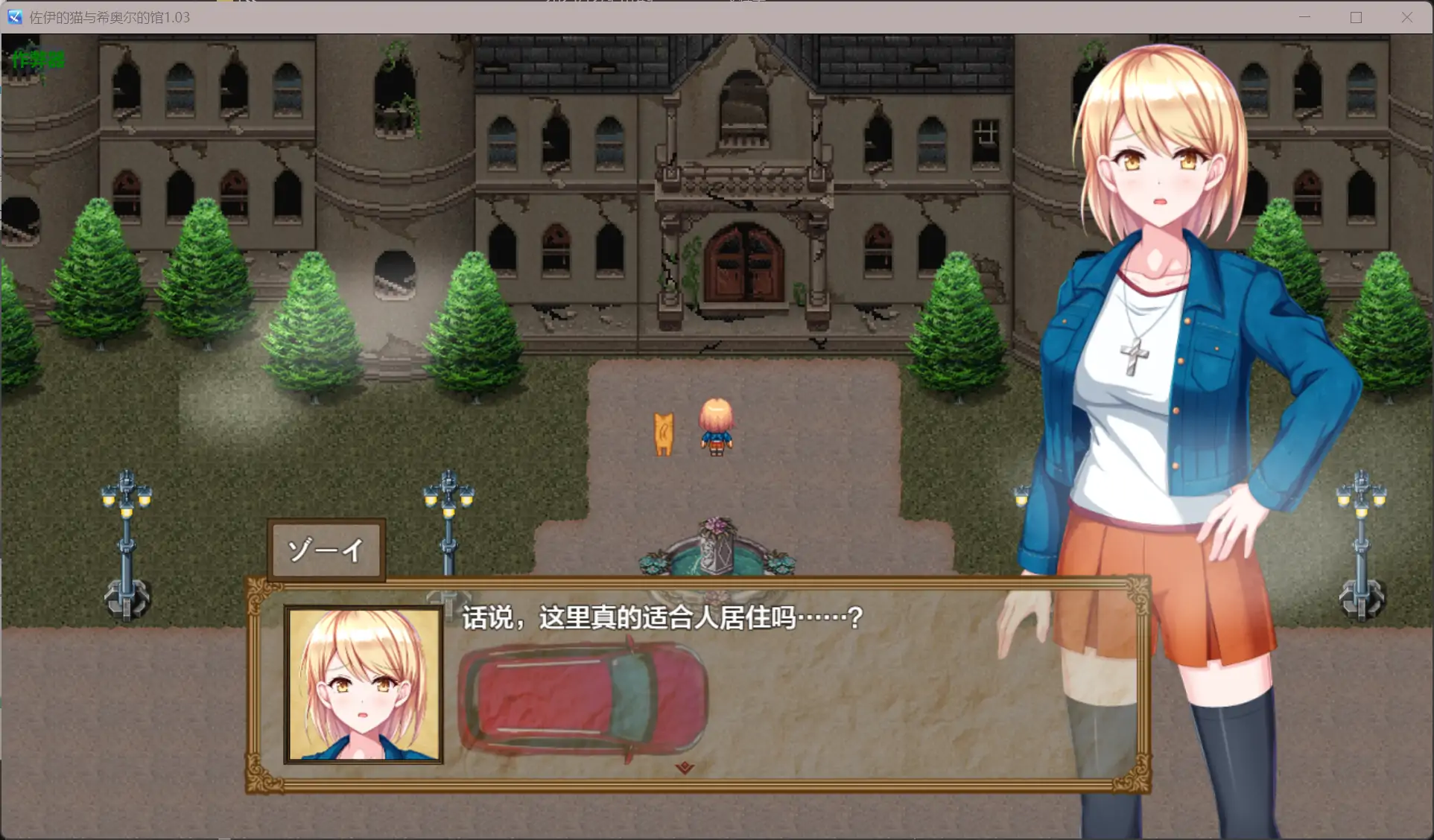This screenshot has width=1434, height=840.
Task: Click the maximize button in the title bar
Action: click(1356, 16)
